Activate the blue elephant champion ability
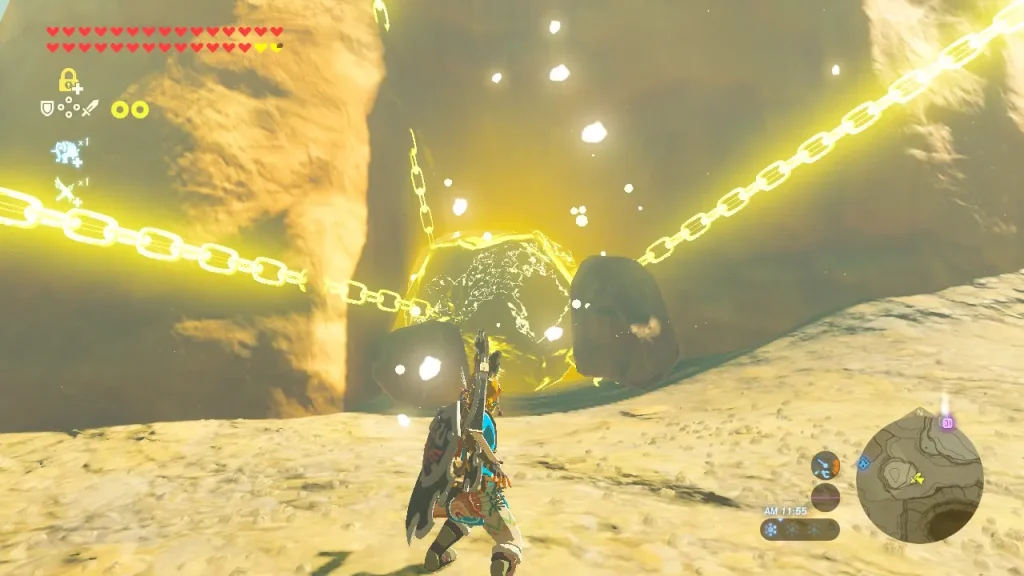The width and height of the screenshot is (1024, 576). click(66, 151)
